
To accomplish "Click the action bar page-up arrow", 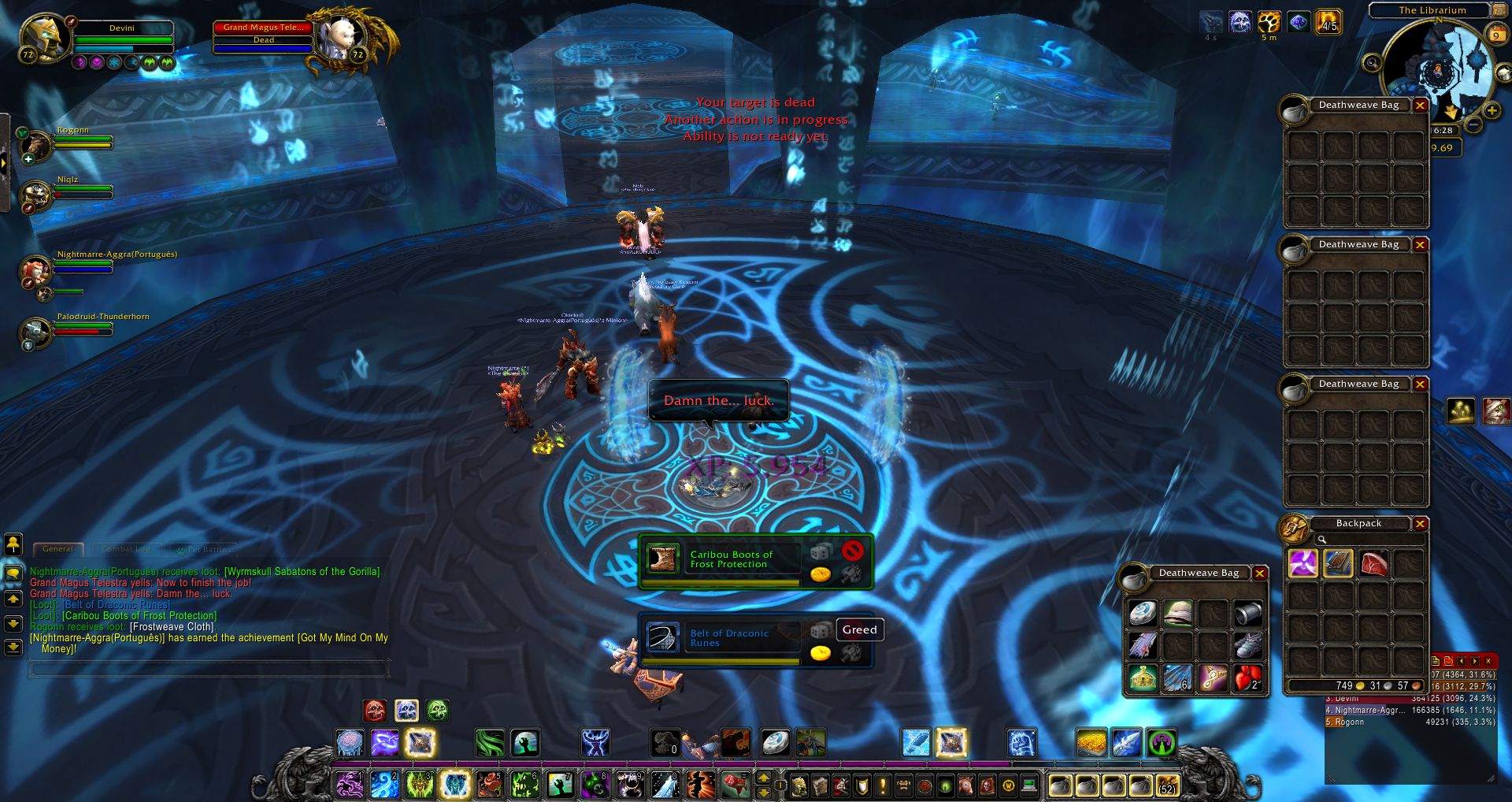I will (x=763, y=778).
